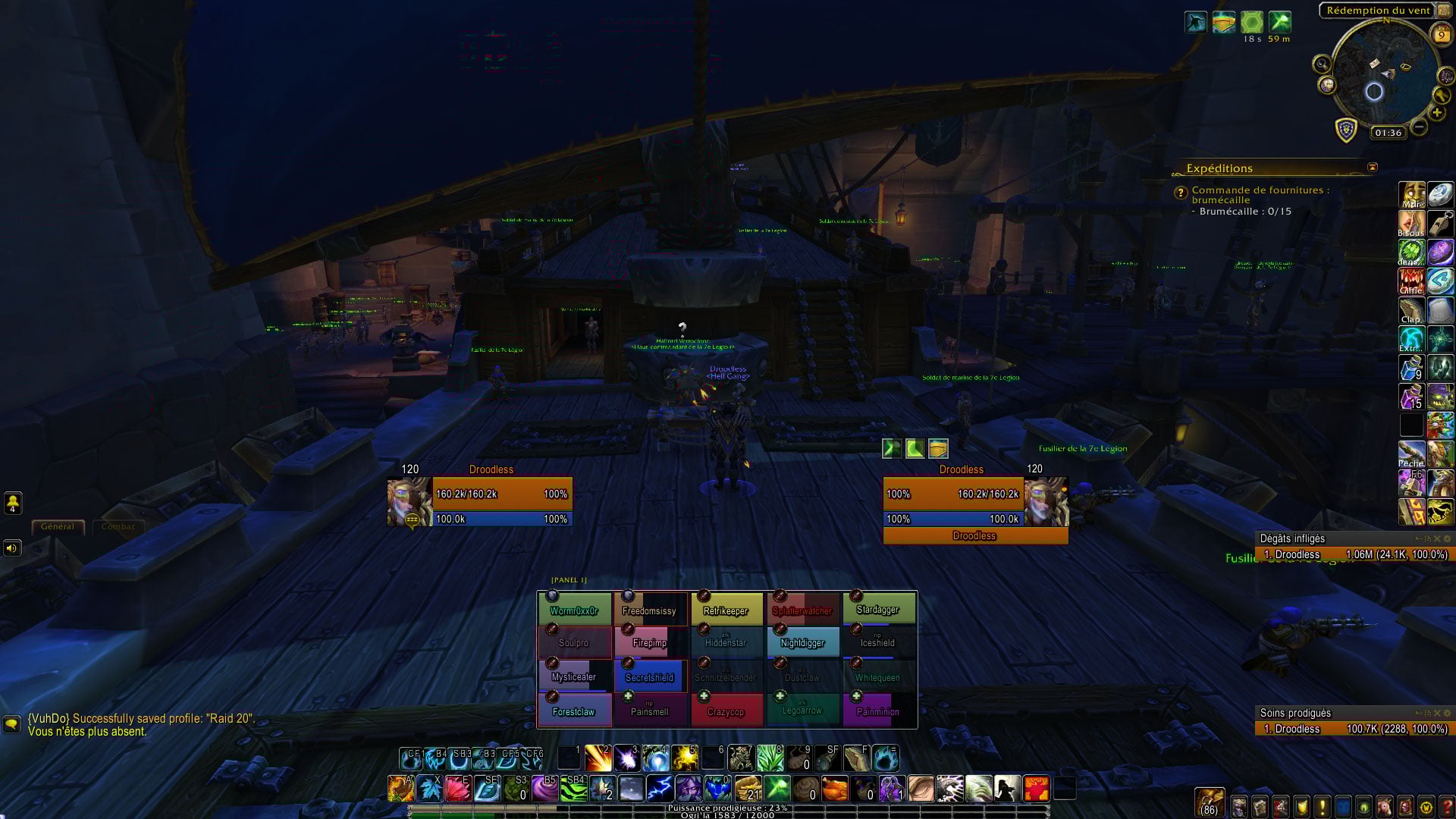This screenshot has width=1456, height=819.
Task: Choose Nightdigger's raid frame
Action: [802, 642]
